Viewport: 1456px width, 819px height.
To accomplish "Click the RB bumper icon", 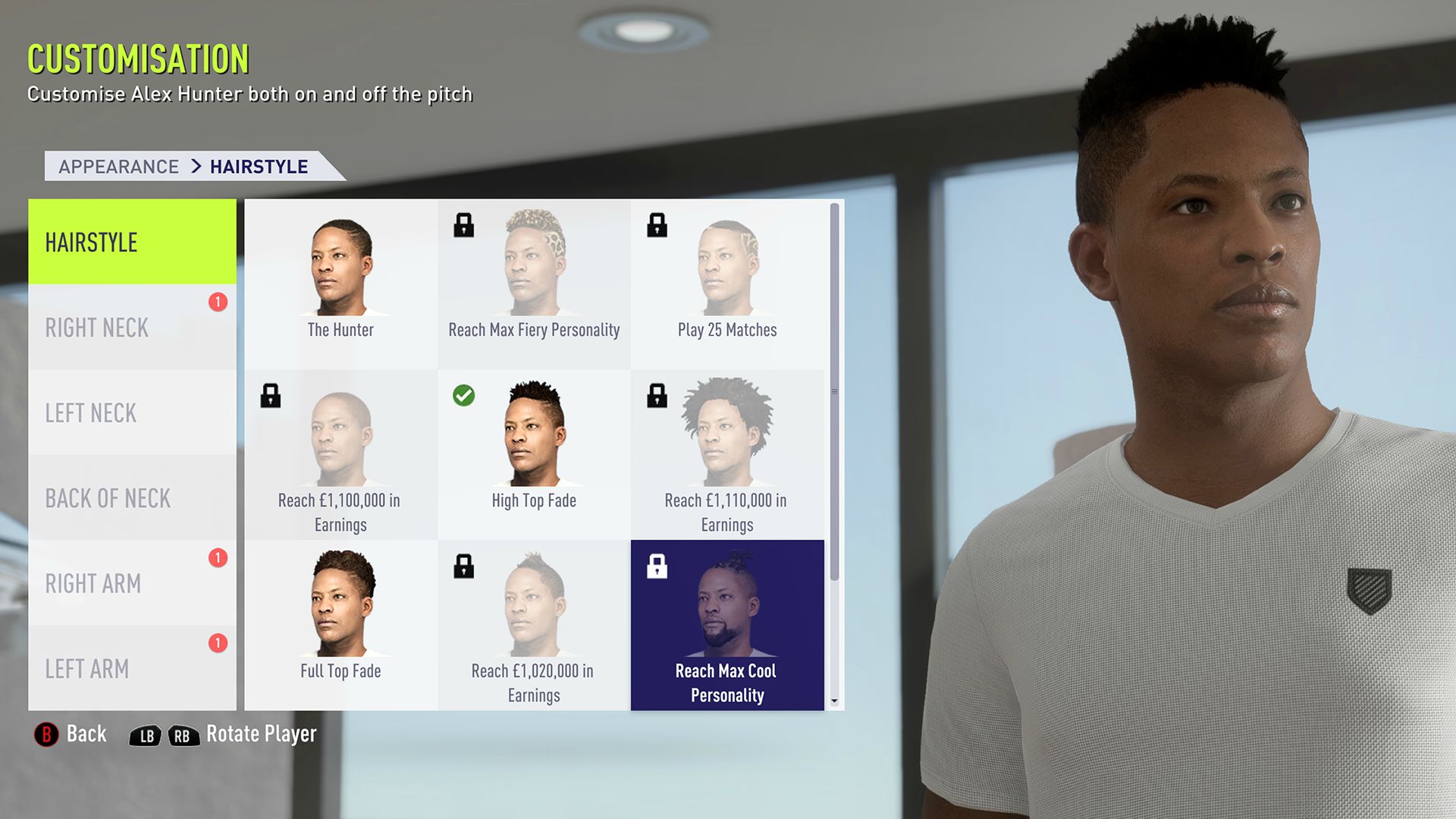I will coord(184,734).
